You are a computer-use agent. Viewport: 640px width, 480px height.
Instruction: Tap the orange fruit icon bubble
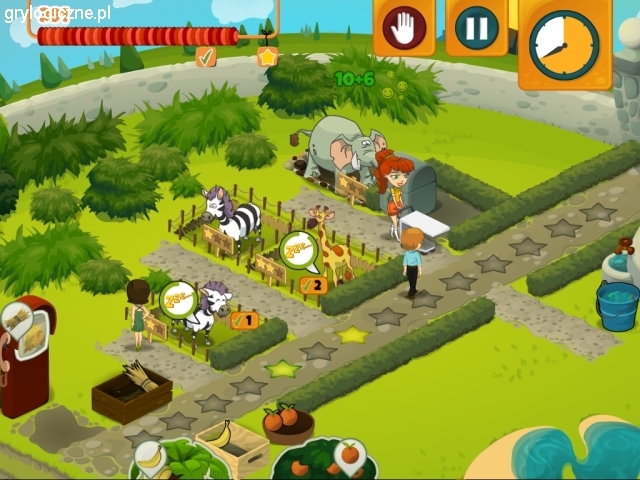(349, 455)
